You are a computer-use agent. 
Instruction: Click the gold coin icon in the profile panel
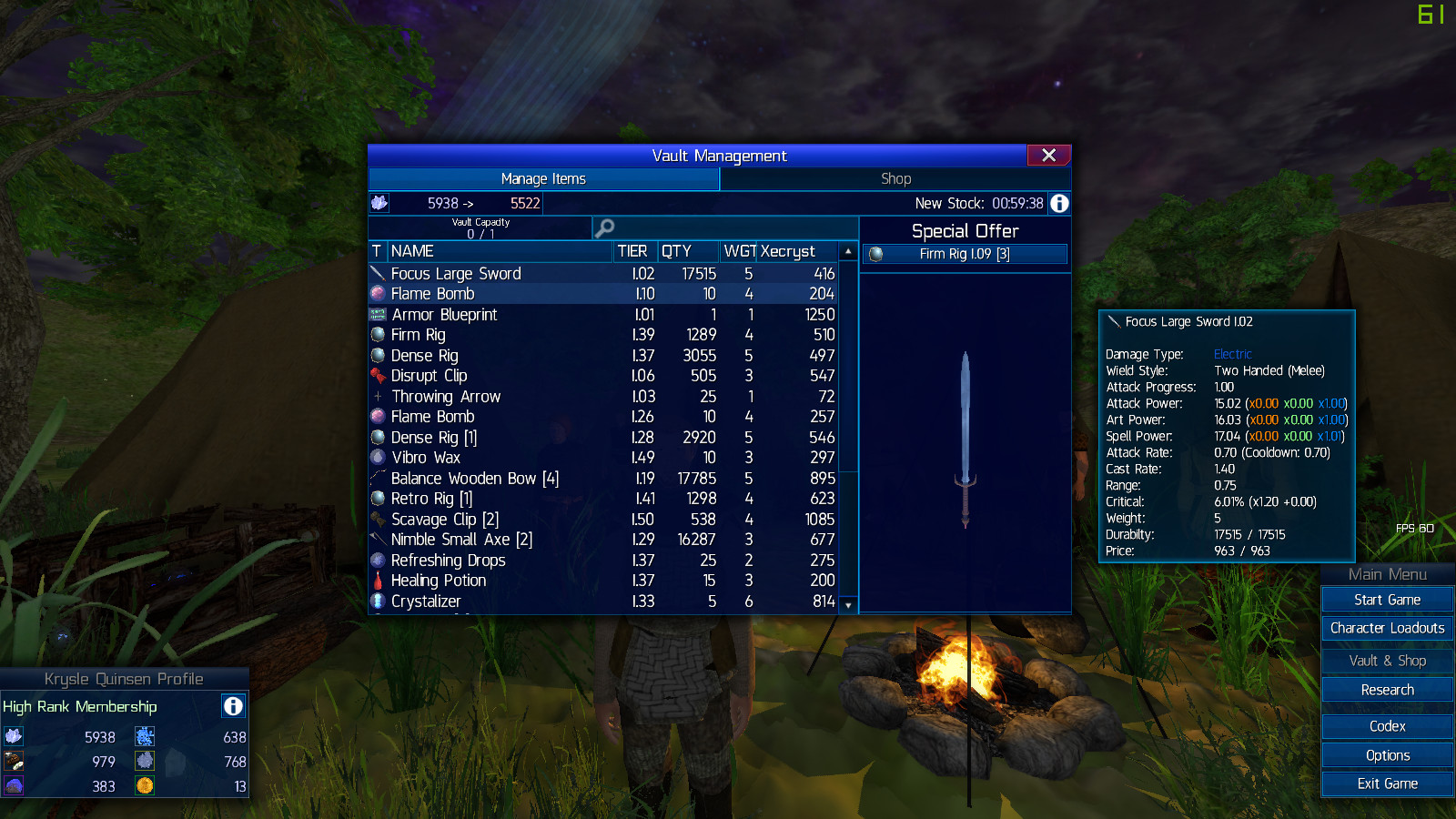[x=146, y=785]
